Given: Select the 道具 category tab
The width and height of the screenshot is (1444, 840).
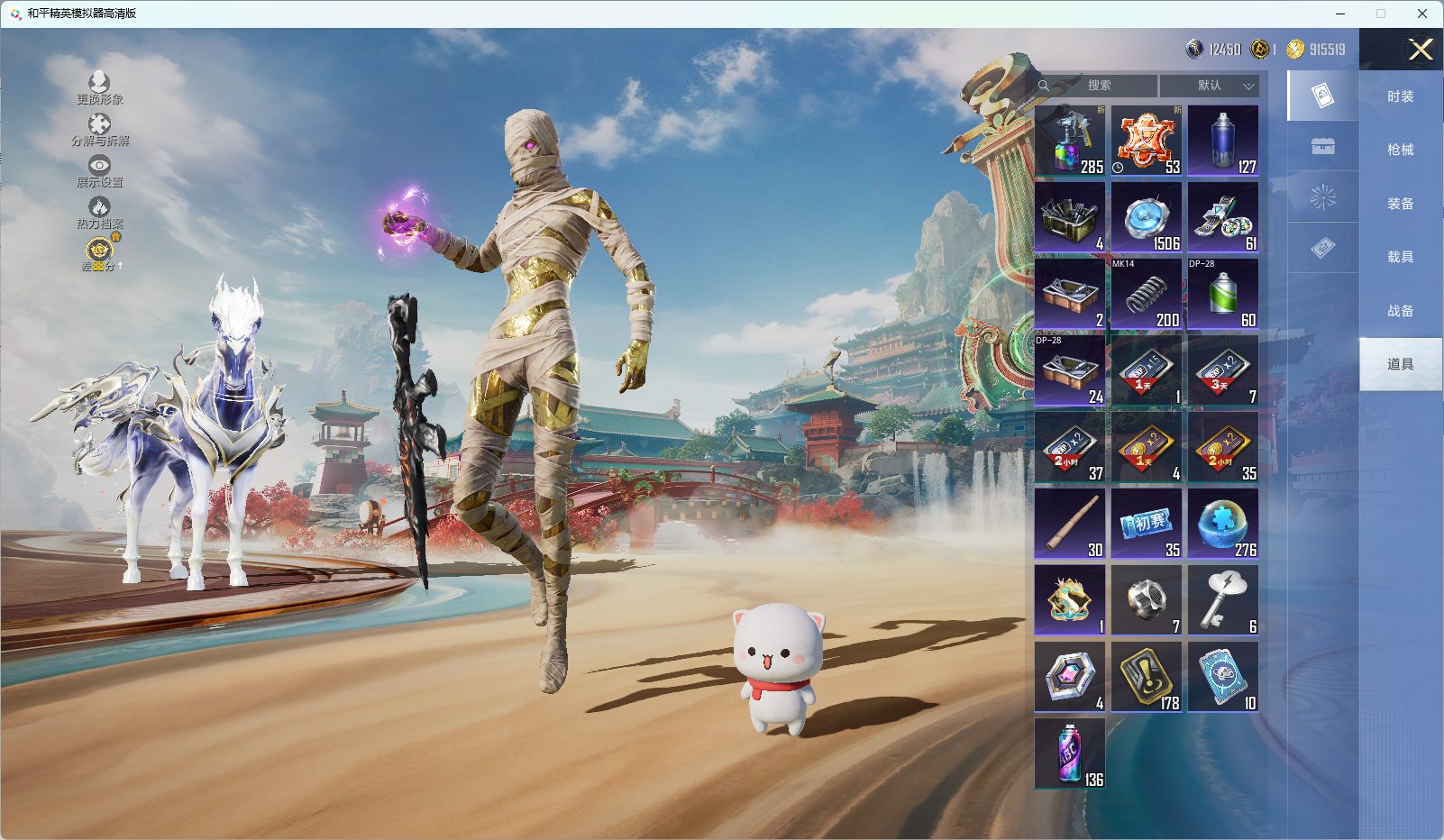Looking at the screenshot, I should pyautogui.click(x=1400, y=364).
